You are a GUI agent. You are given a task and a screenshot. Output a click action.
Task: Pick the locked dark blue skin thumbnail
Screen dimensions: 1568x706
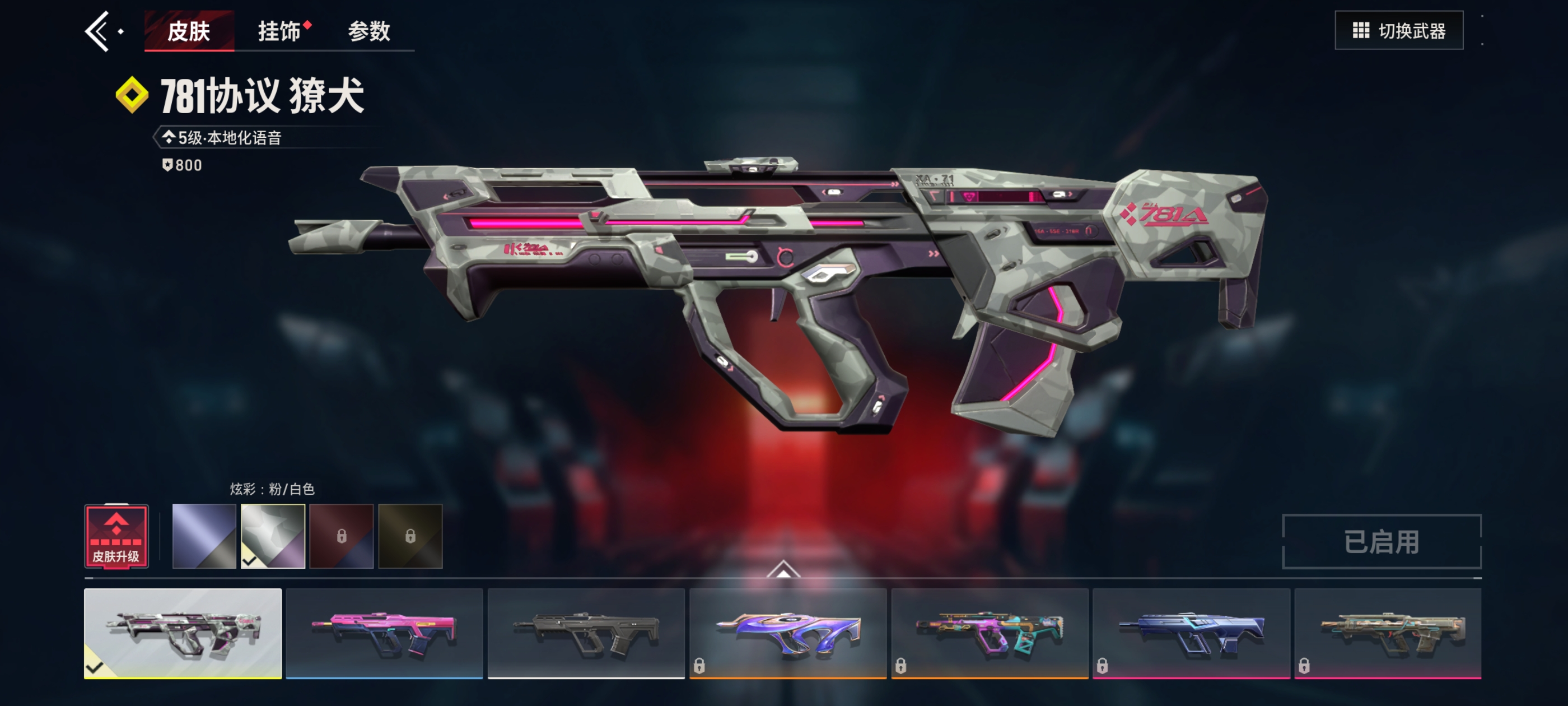pos(1191,633)
